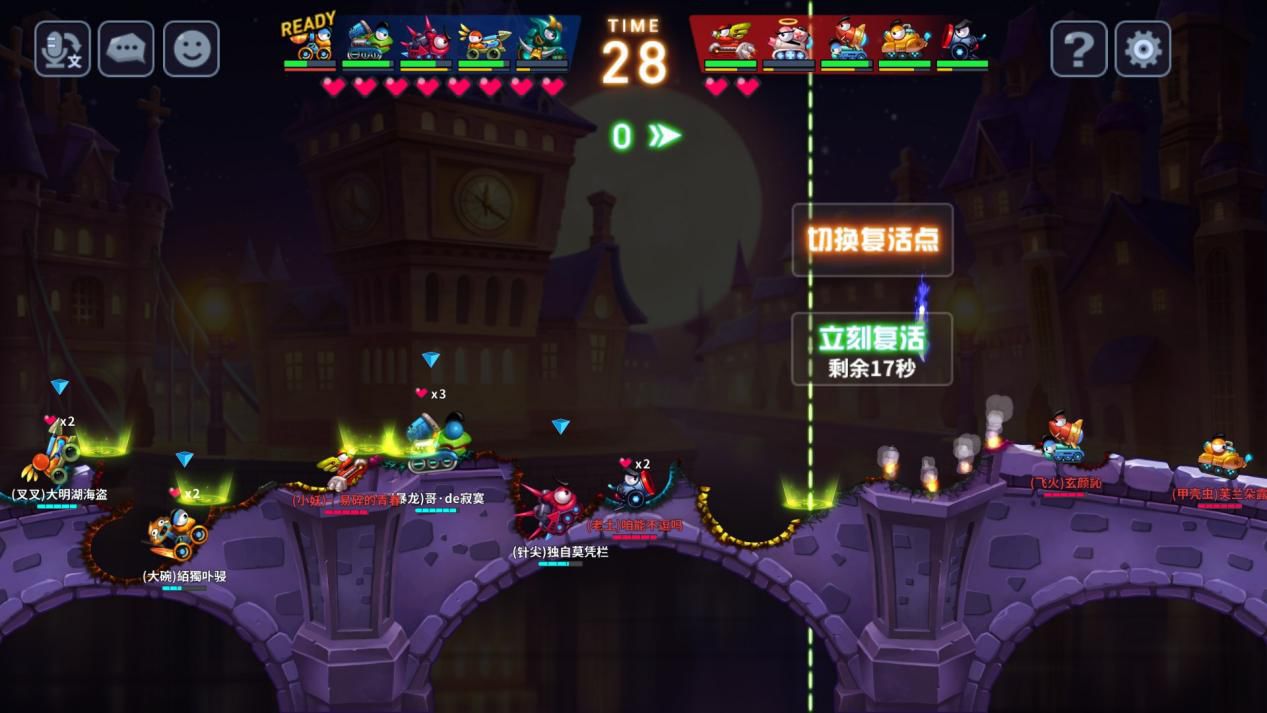Open the emoji smiley menu
The height and width of the screenshot is (713, 1267).
(191, 49)
